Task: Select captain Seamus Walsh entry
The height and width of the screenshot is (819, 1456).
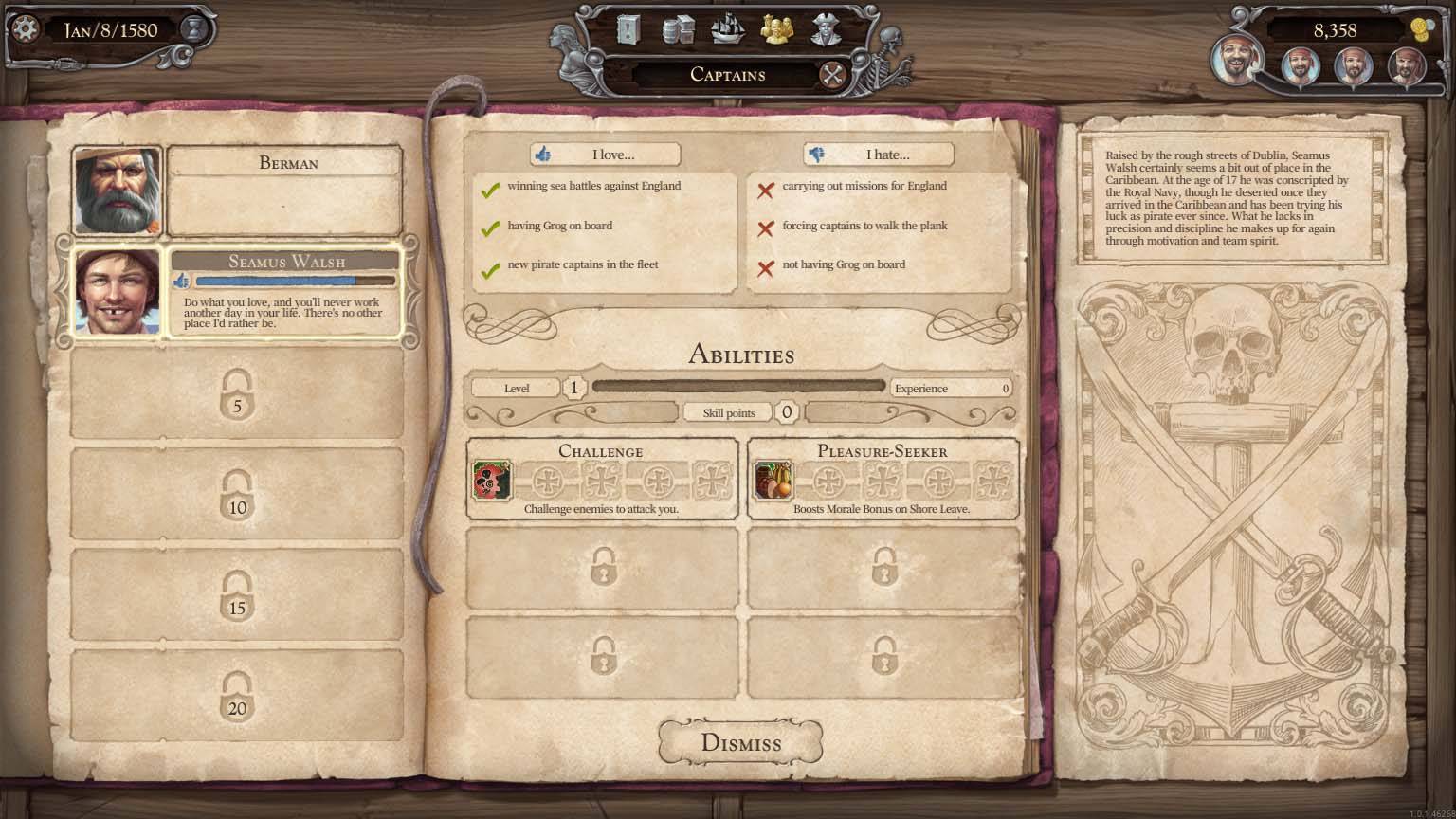Action: click(x=237, y=292)
